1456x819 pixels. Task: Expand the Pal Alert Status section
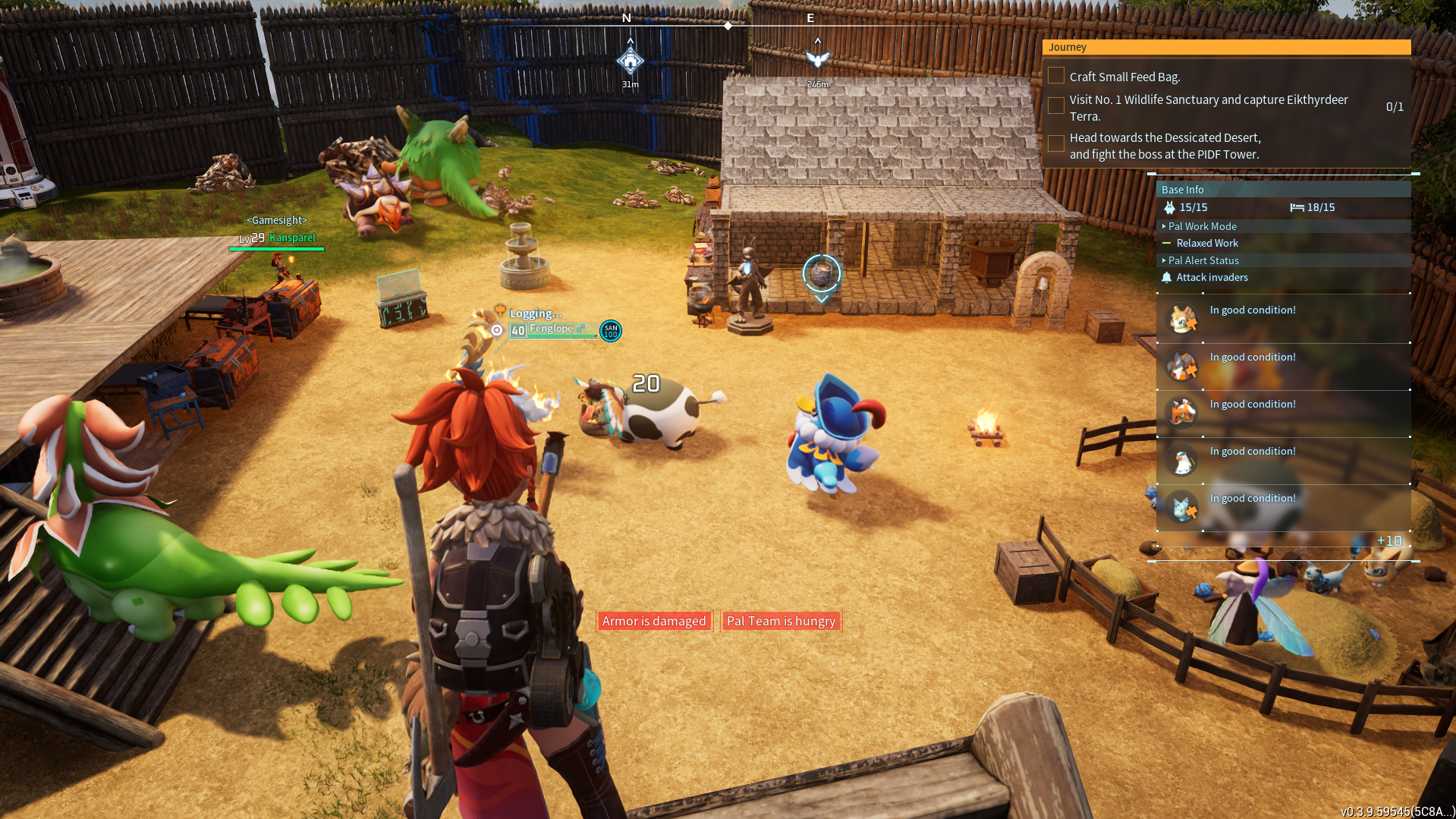click(1203, 260)
